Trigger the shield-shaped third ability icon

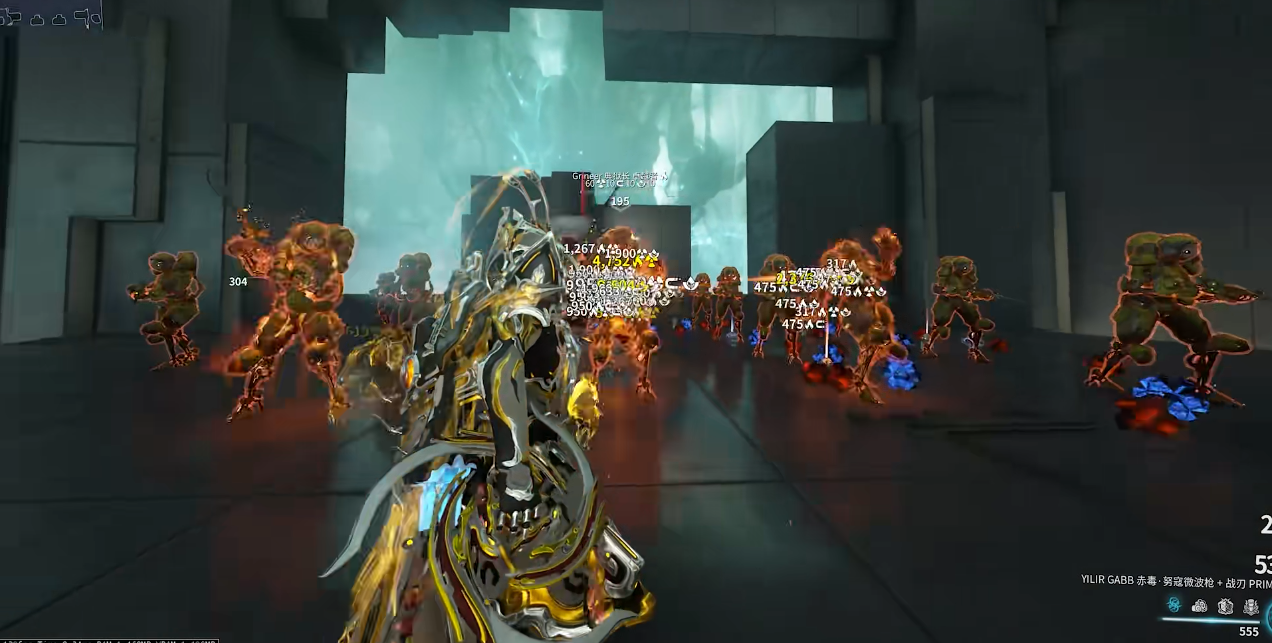click(1225, 605)
